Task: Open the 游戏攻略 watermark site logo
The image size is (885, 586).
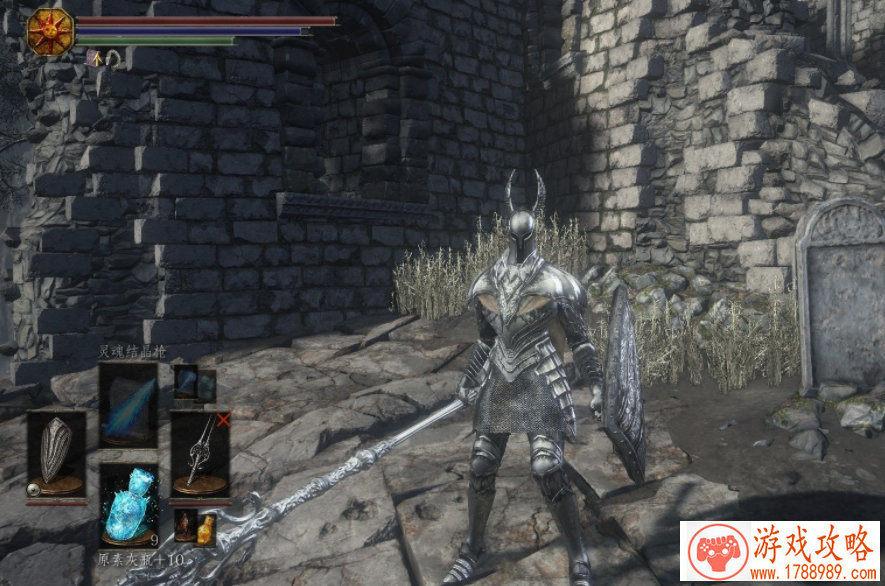Action: click(x=779, y=551)
